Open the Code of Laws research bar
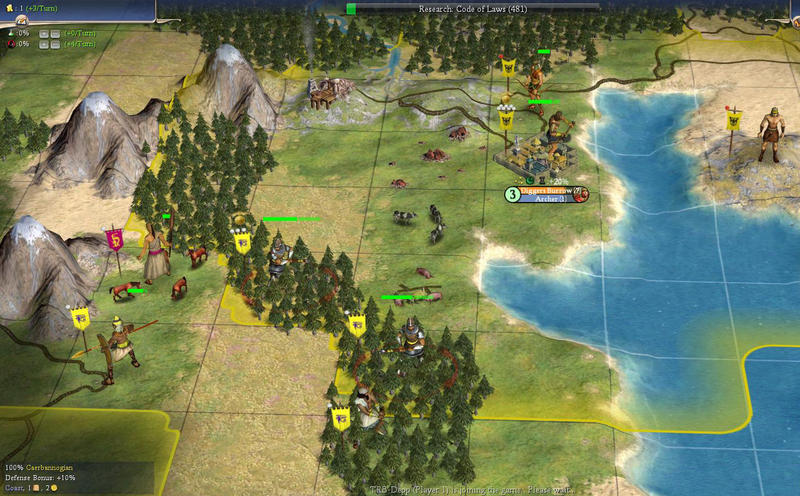The image size is (800, 496). pos(472,9)
